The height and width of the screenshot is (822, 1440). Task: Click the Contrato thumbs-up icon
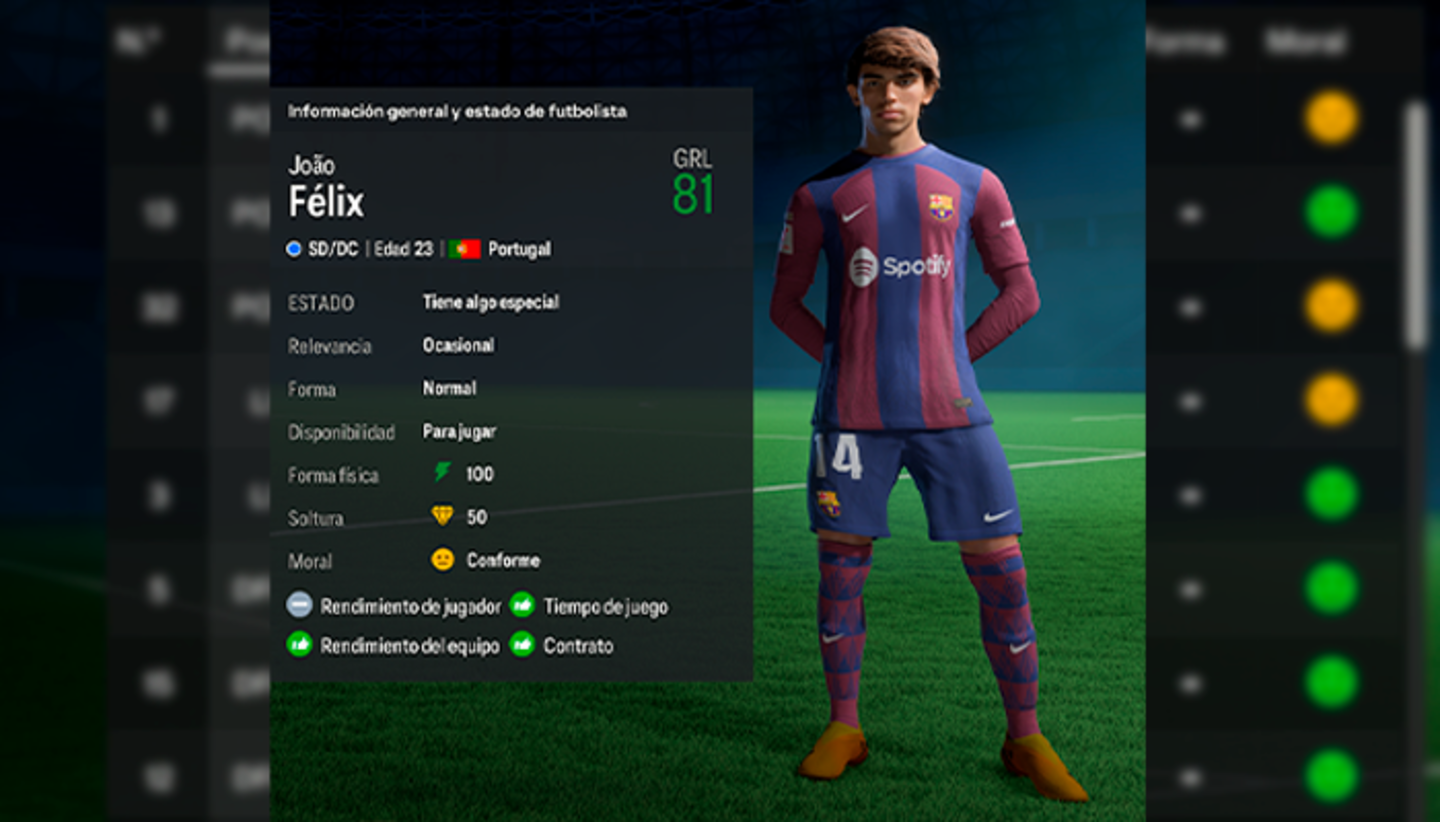click(521, 646)
